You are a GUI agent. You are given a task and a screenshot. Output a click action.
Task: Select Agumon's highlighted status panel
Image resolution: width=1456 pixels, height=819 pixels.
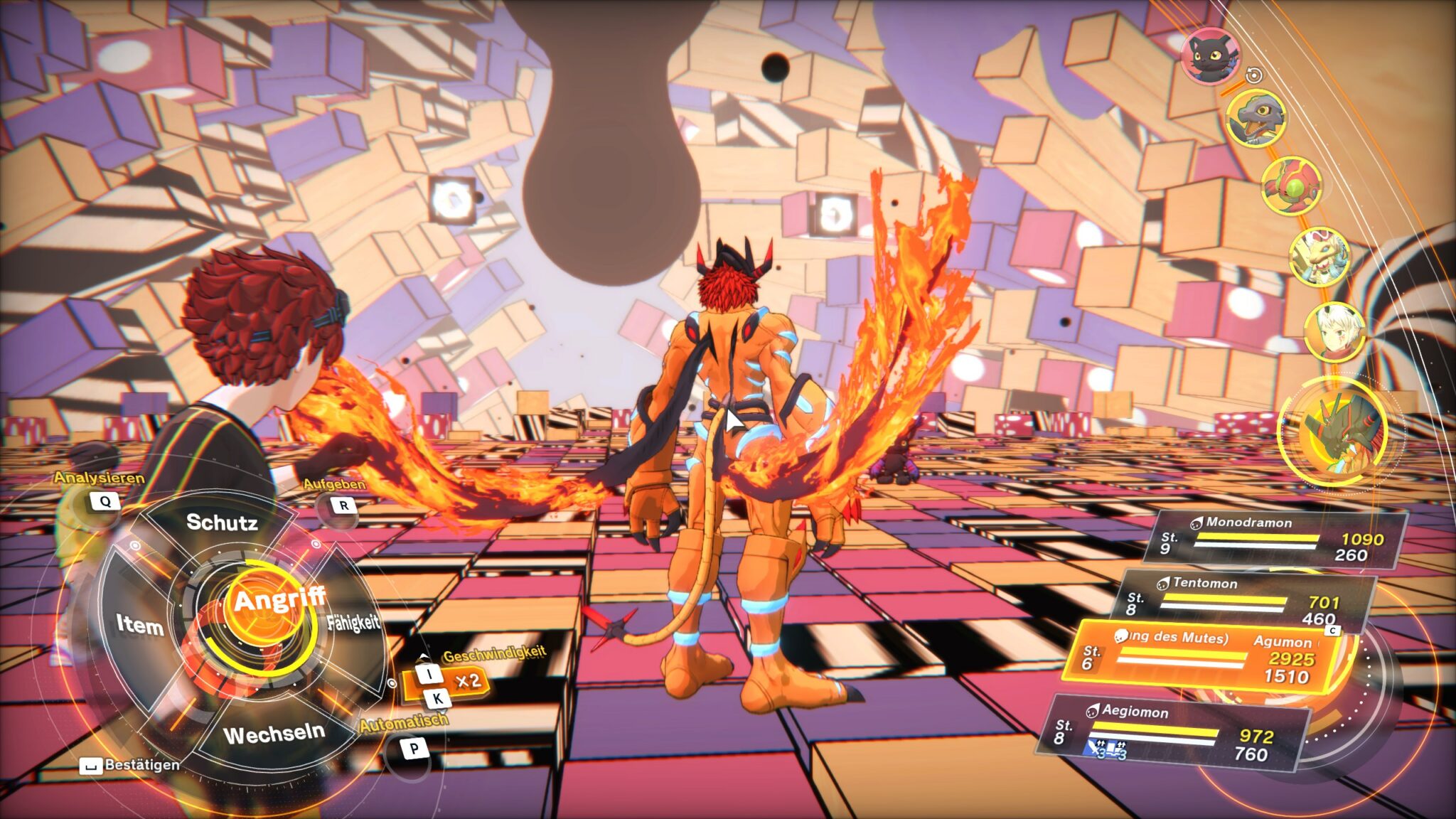[x=1205, y=658]
